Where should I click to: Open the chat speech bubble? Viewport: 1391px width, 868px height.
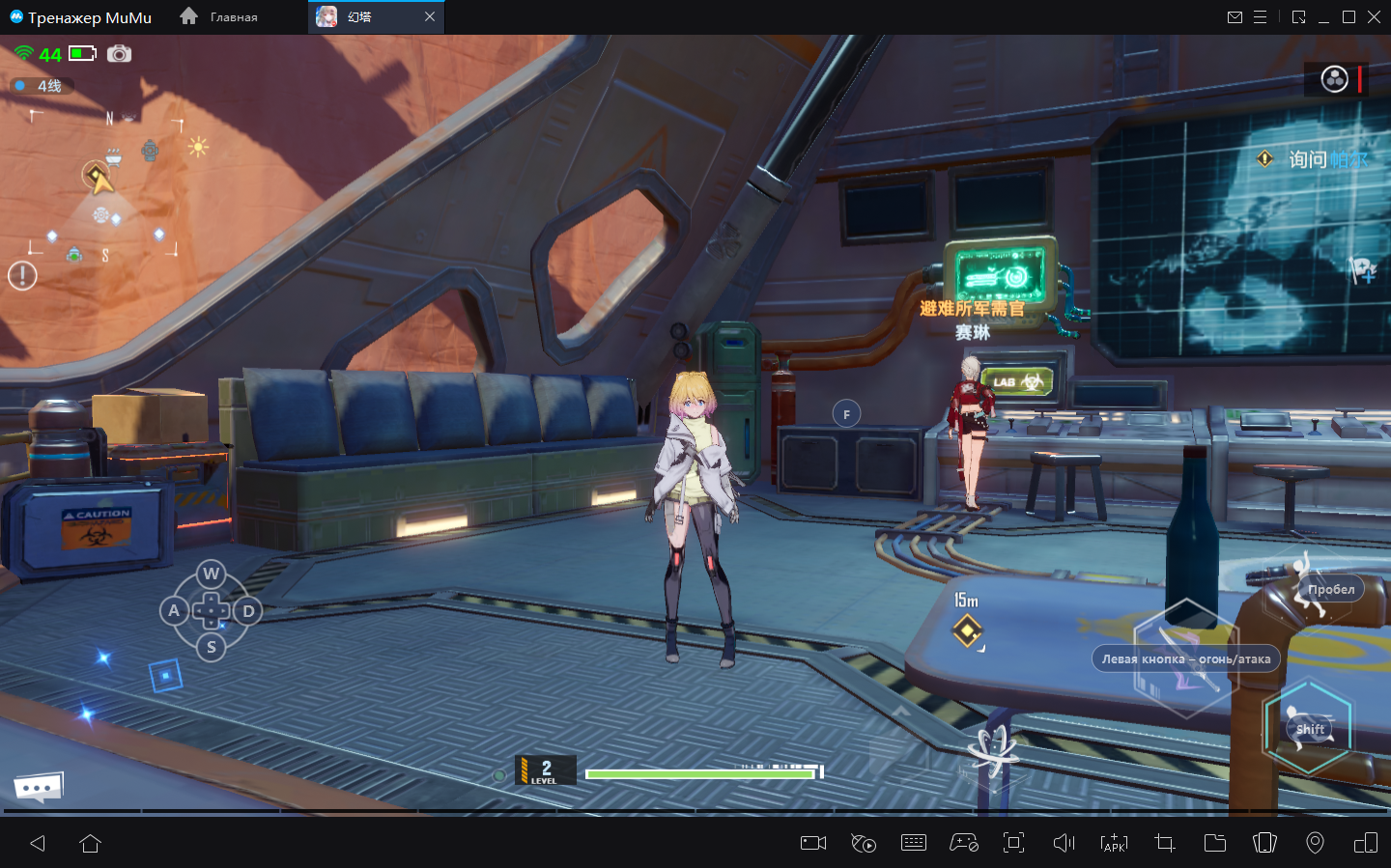pos(39,787)
